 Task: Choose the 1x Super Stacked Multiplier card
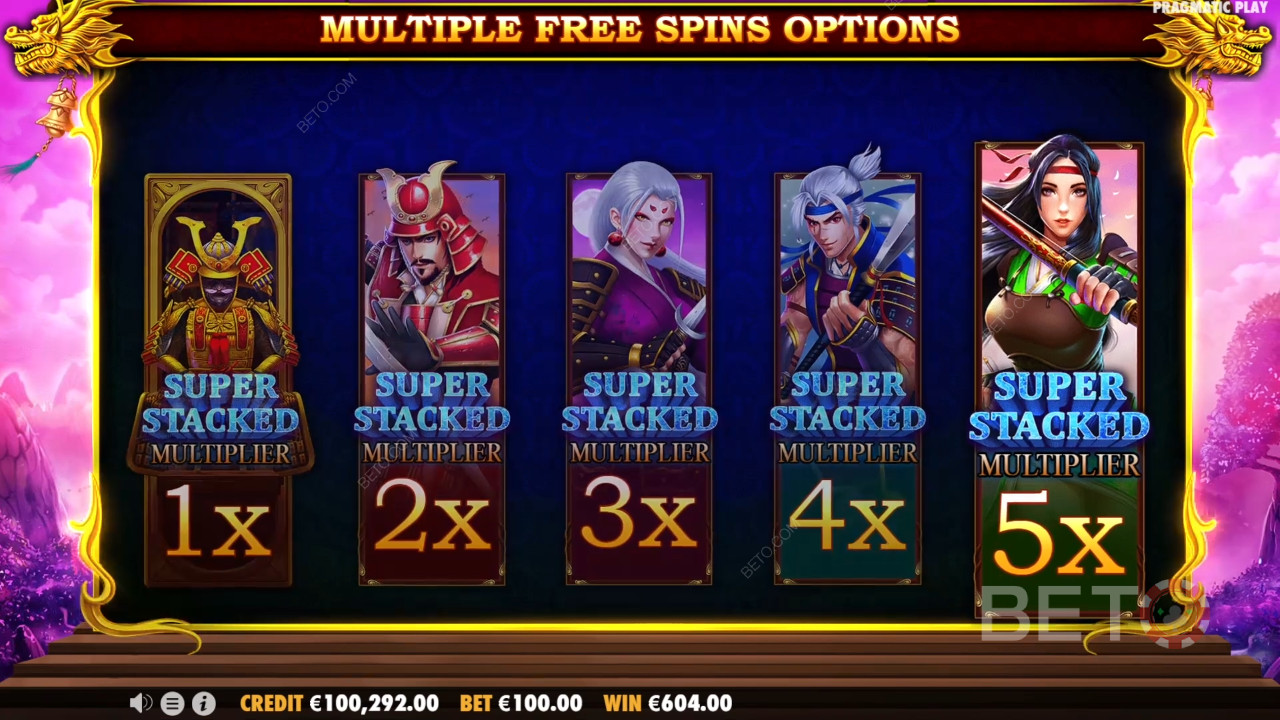pos(219,380)
